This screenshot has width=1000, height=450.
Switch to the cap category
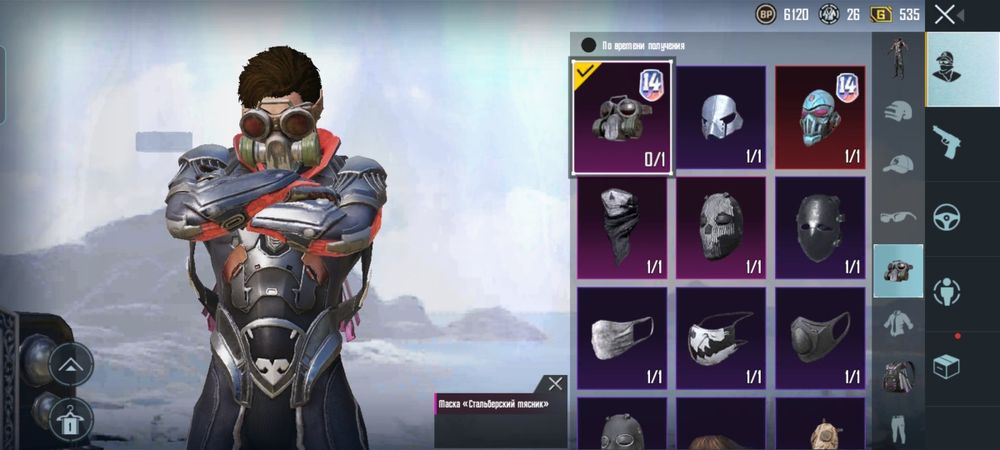(898, 163)
